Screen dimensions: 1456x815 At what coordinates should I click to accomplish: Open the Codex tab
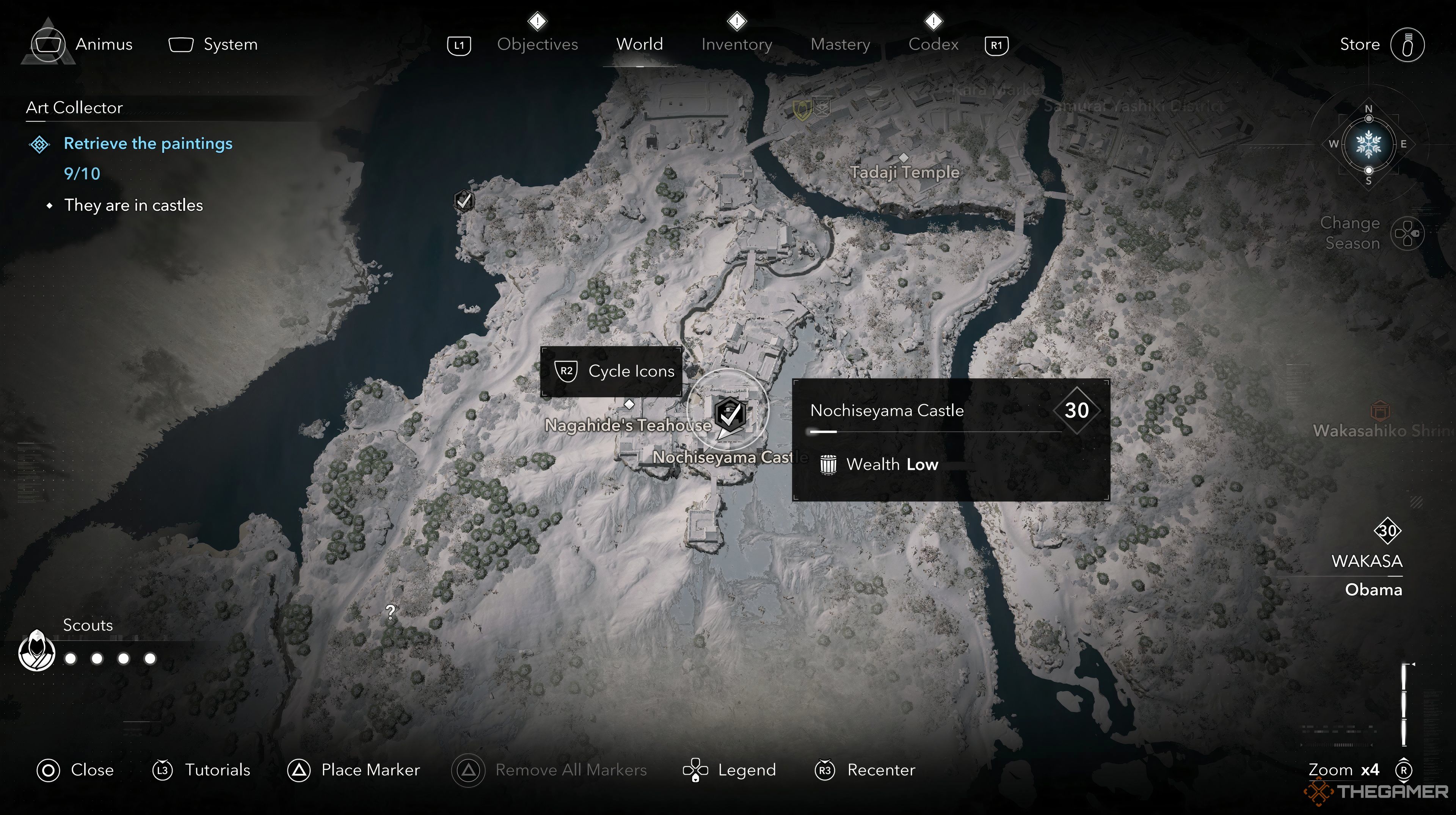(x=933, y=44)
